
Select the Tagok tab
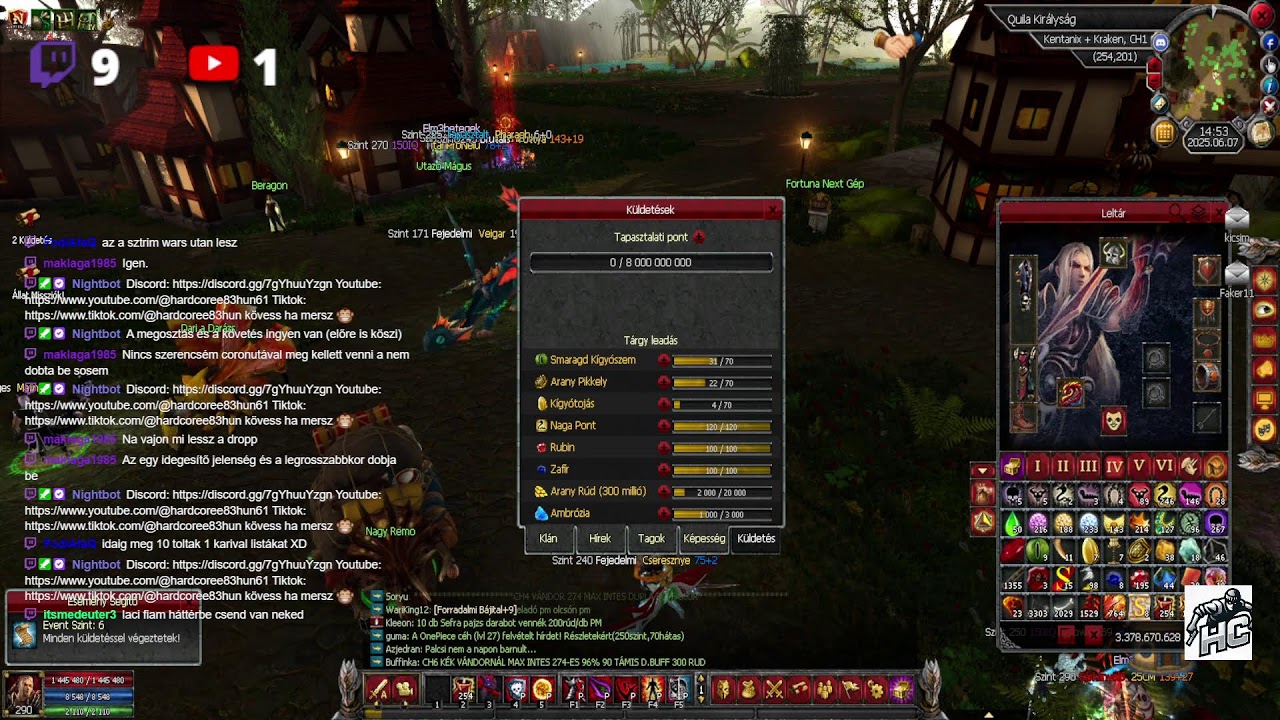click(651, 539)
